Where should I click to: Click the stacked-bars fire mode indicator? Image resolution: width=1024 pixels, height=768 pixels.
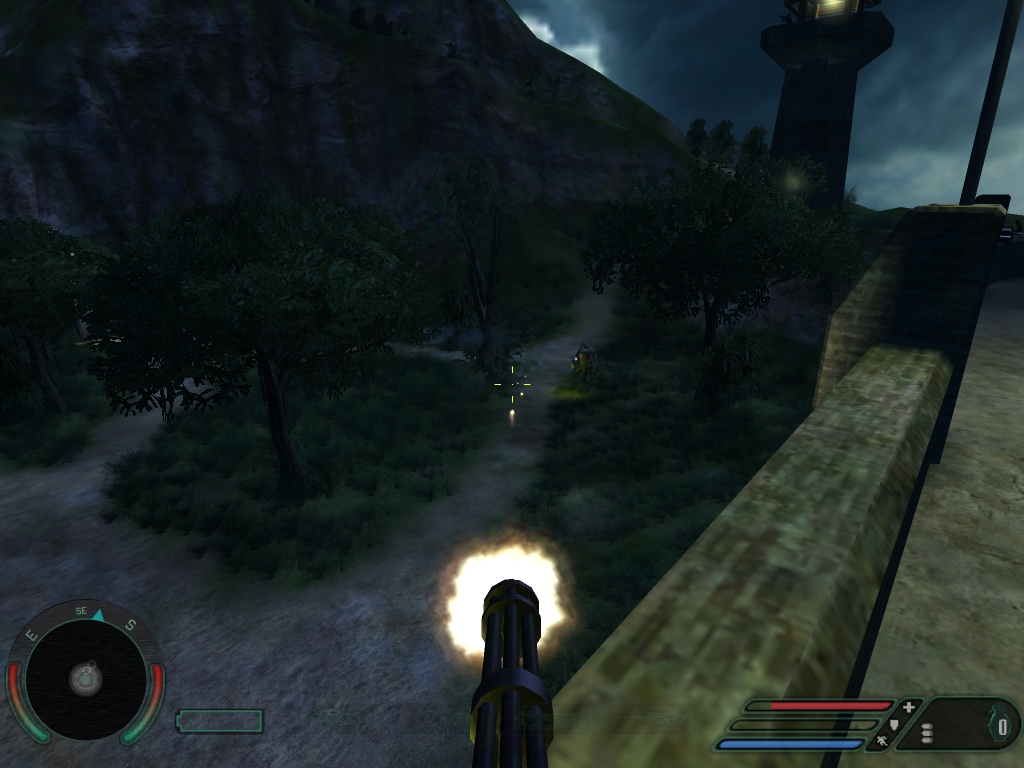[927, 733]
